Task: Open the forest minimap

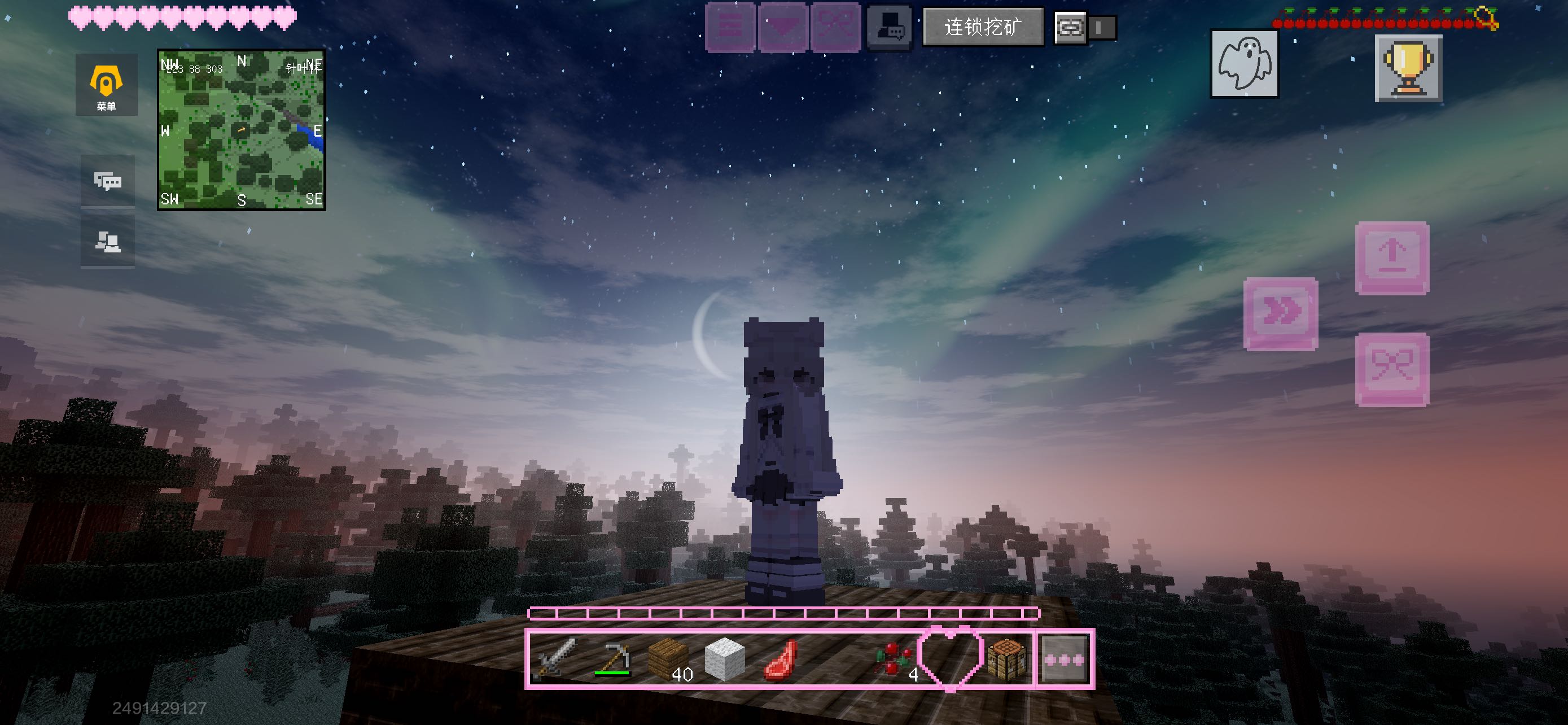Action: (x=242, y=130)
